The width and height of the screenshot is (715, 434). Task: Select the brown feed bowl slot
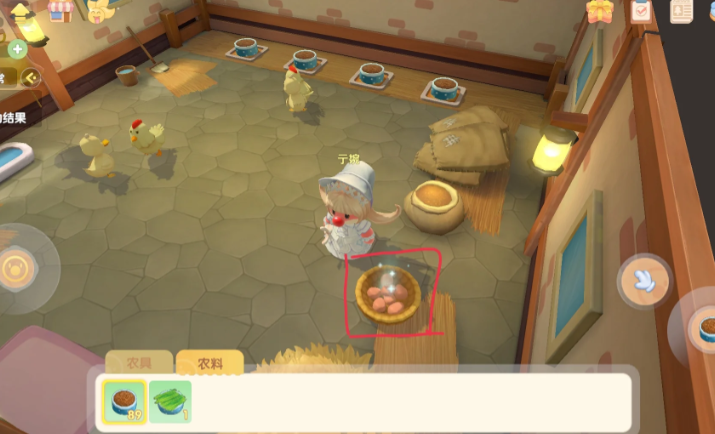(x=124, y=400)
